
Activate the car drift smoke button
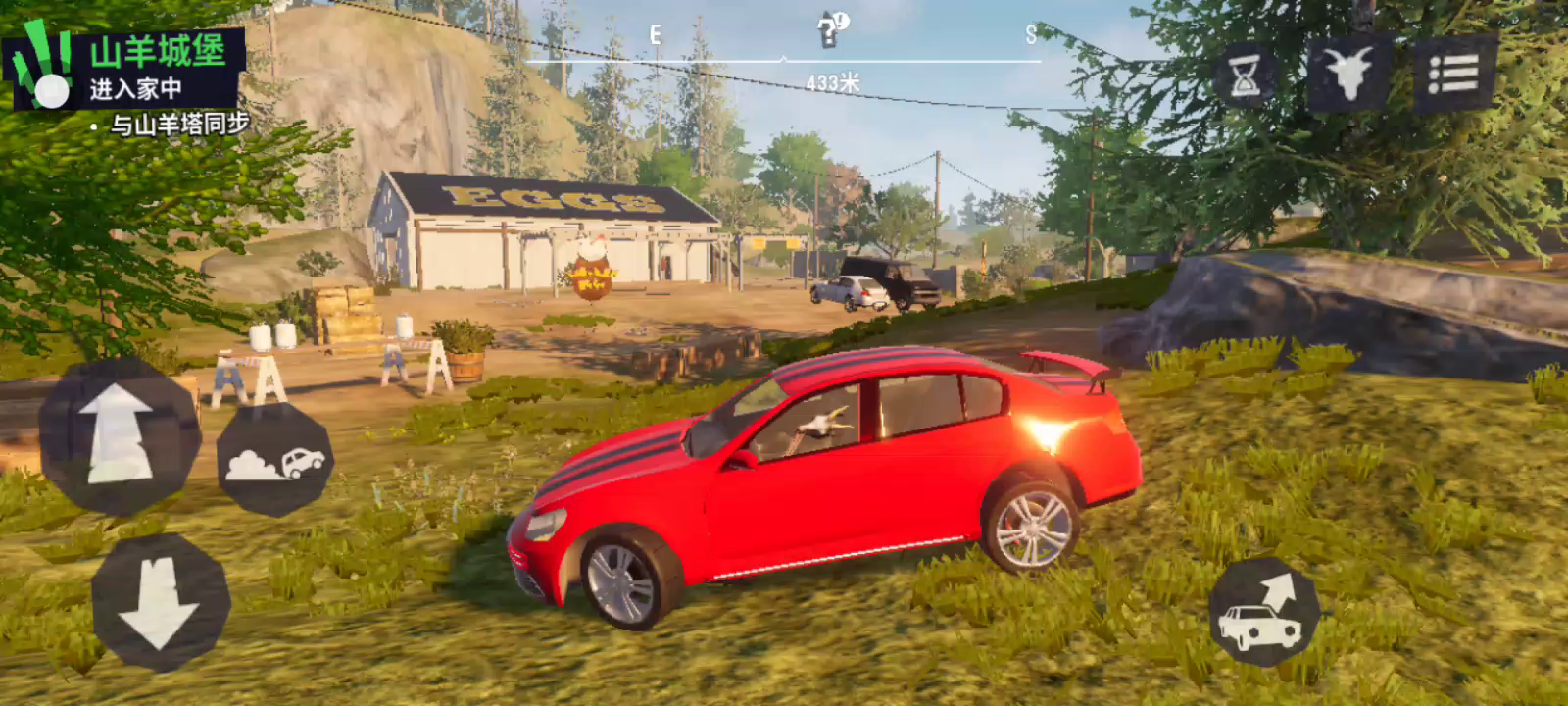[x=275, y=461]
